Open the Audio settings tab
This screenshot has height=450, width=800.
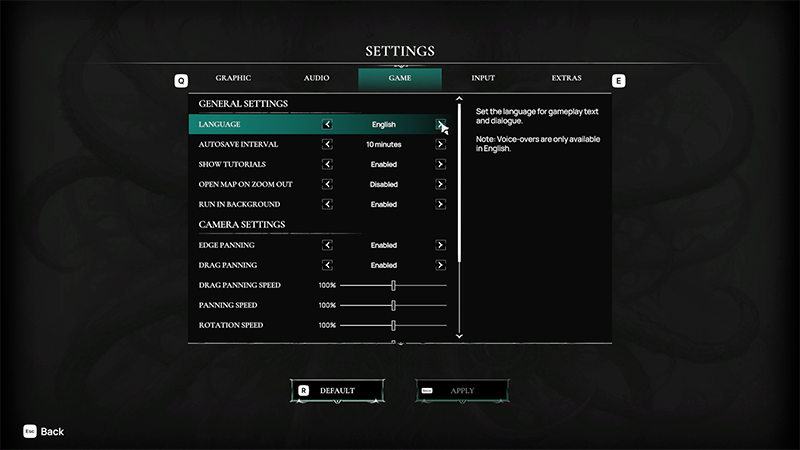[317, 78]
